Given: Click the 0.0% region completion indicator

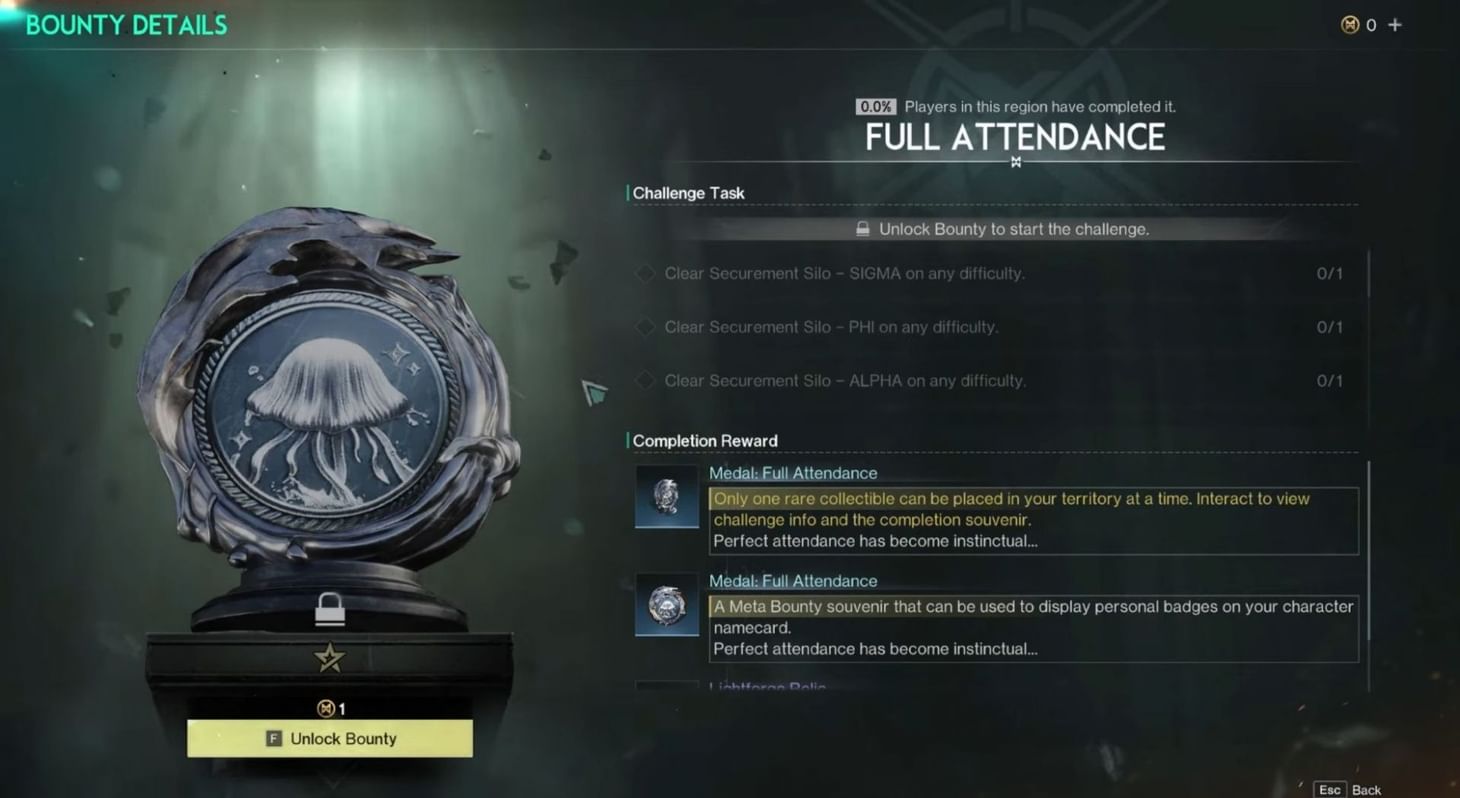Looking at the screenshot, I should click(875, 106).
